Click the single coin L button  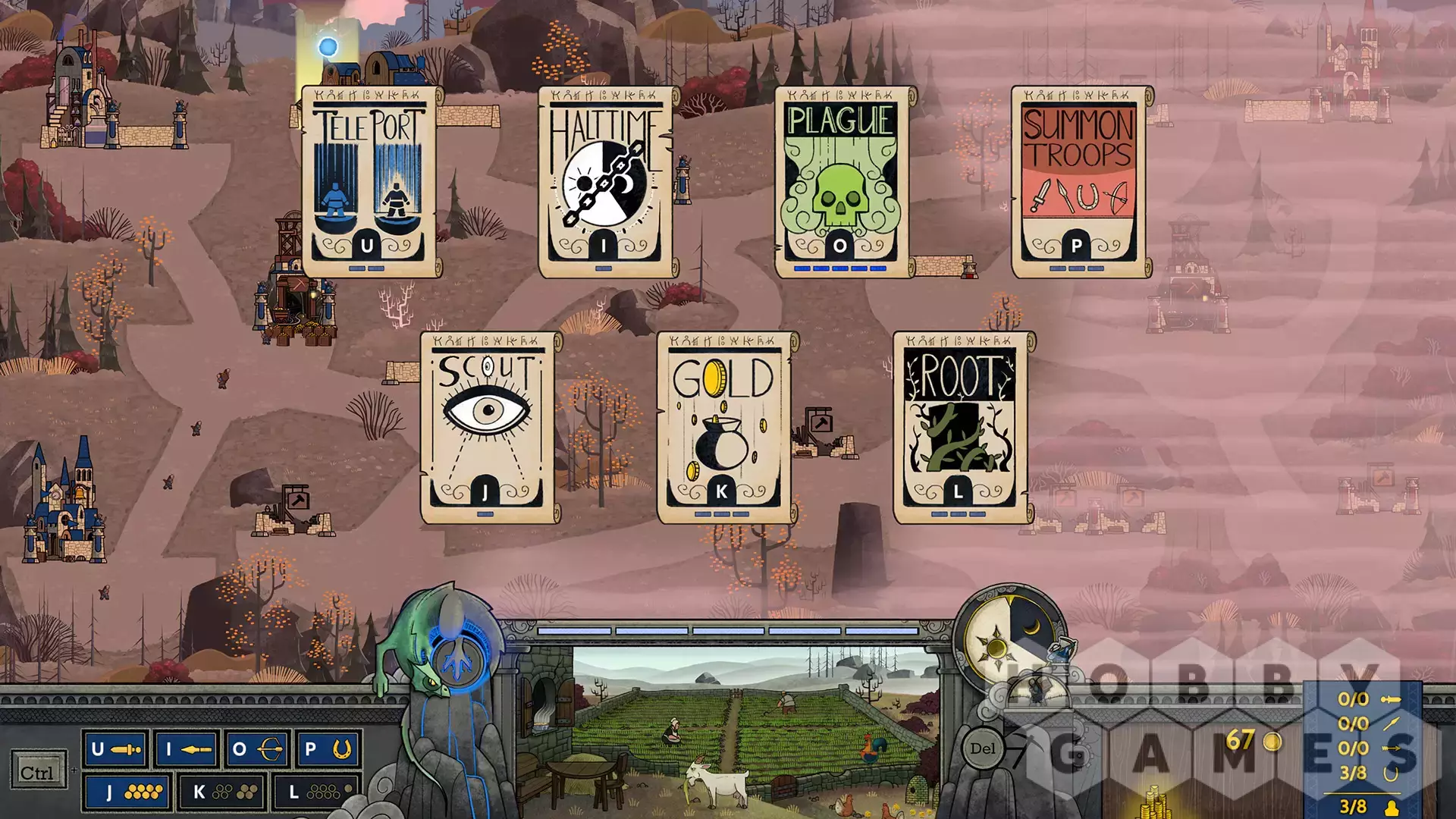316,792
